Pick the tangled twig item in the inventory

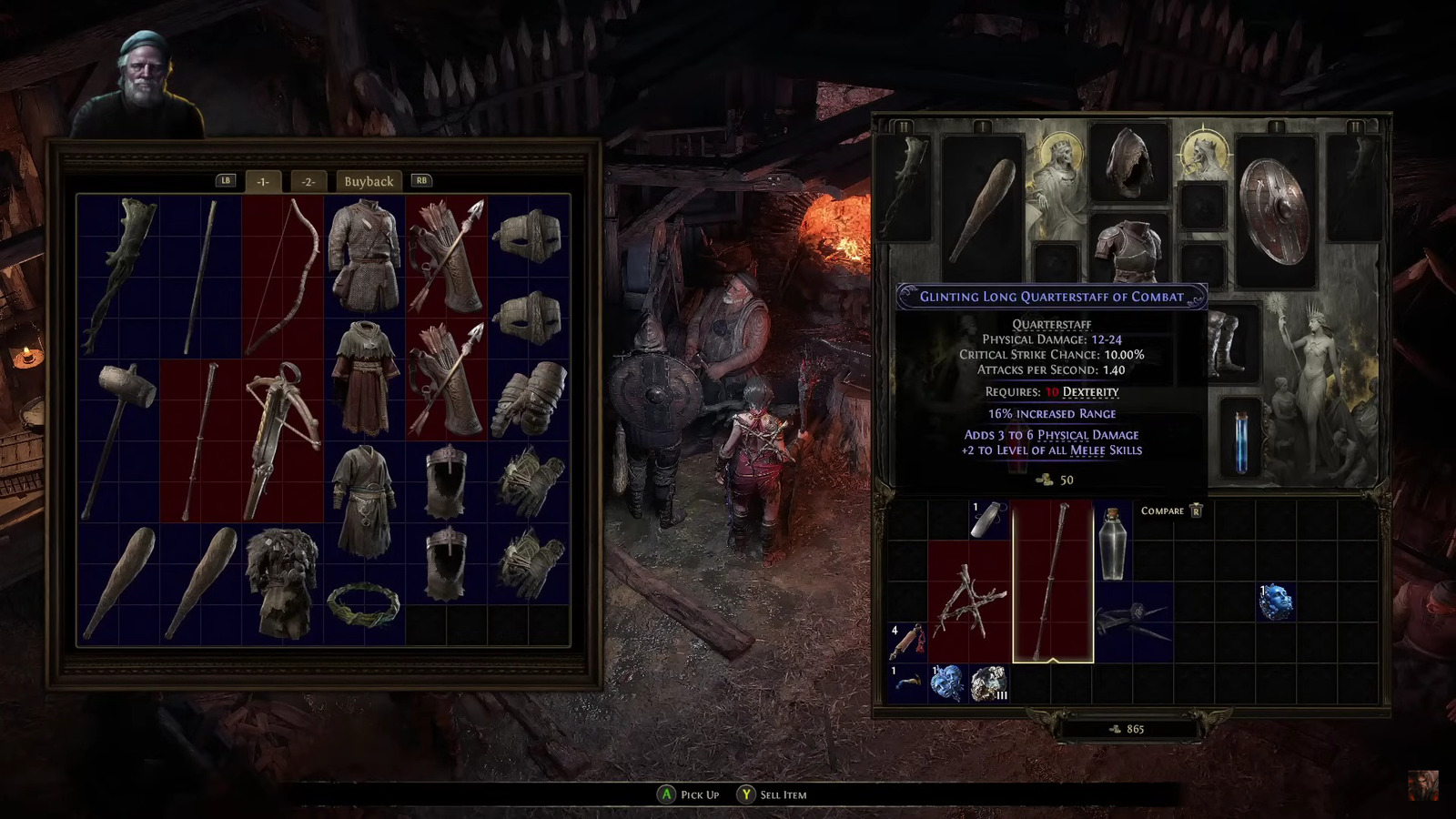(970, 601)
